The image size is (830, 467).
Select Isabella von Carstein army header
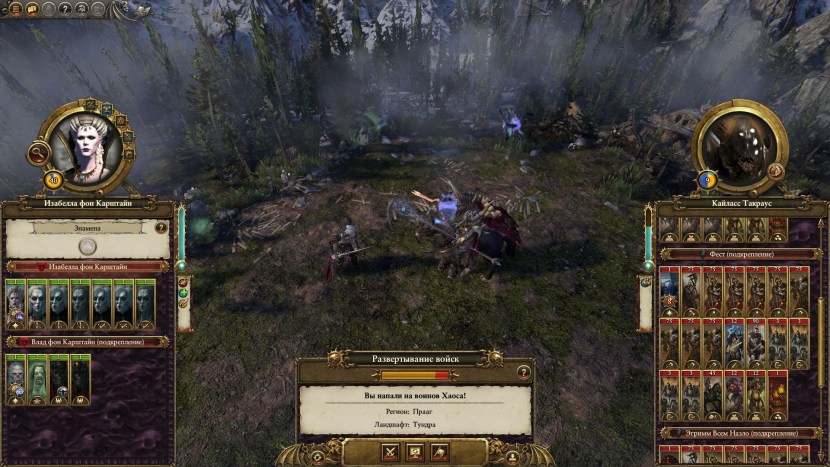(87, 267)
